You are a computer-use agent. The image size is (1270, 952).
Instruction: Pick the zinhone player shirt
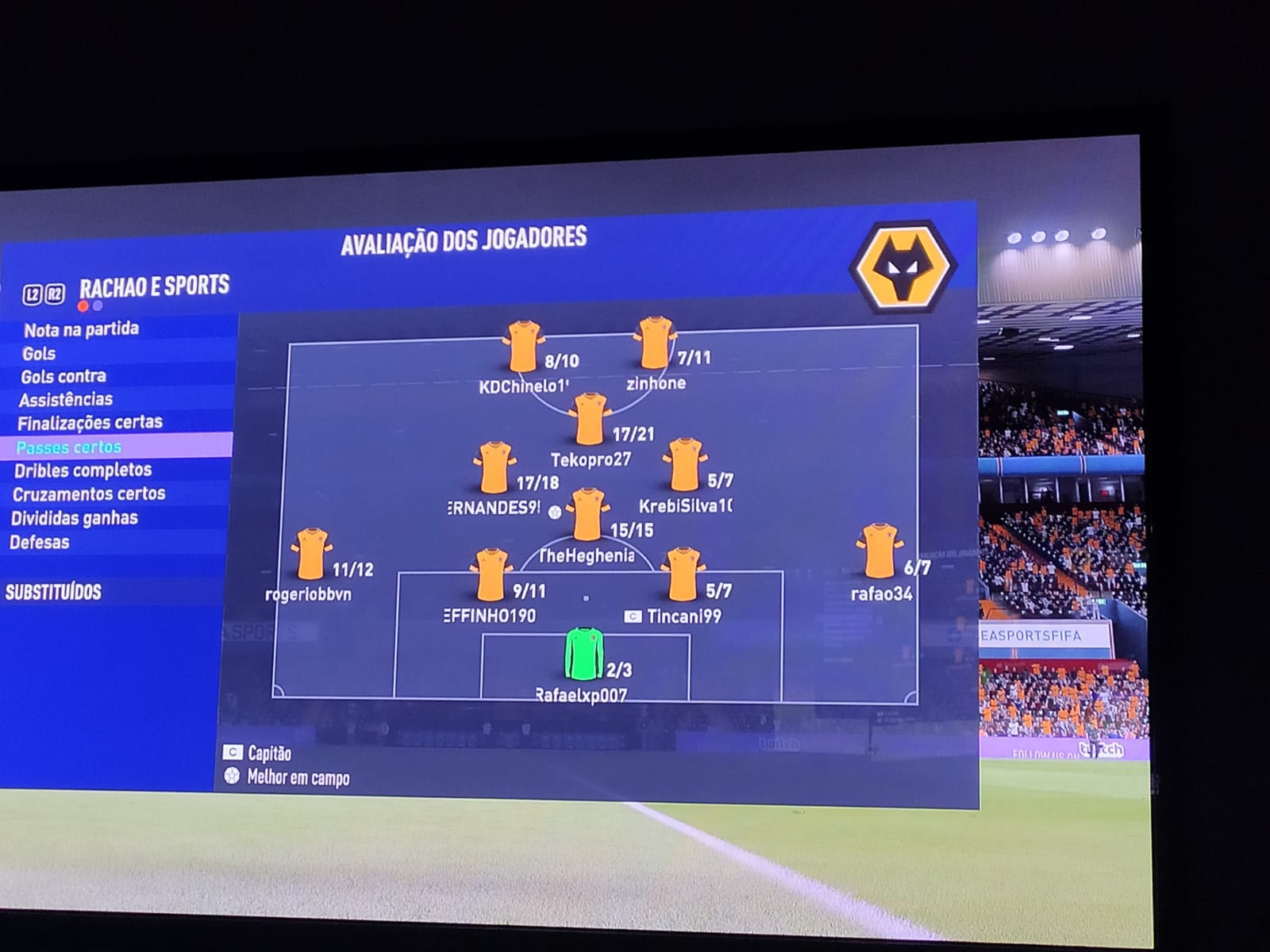tap(654, 344)
